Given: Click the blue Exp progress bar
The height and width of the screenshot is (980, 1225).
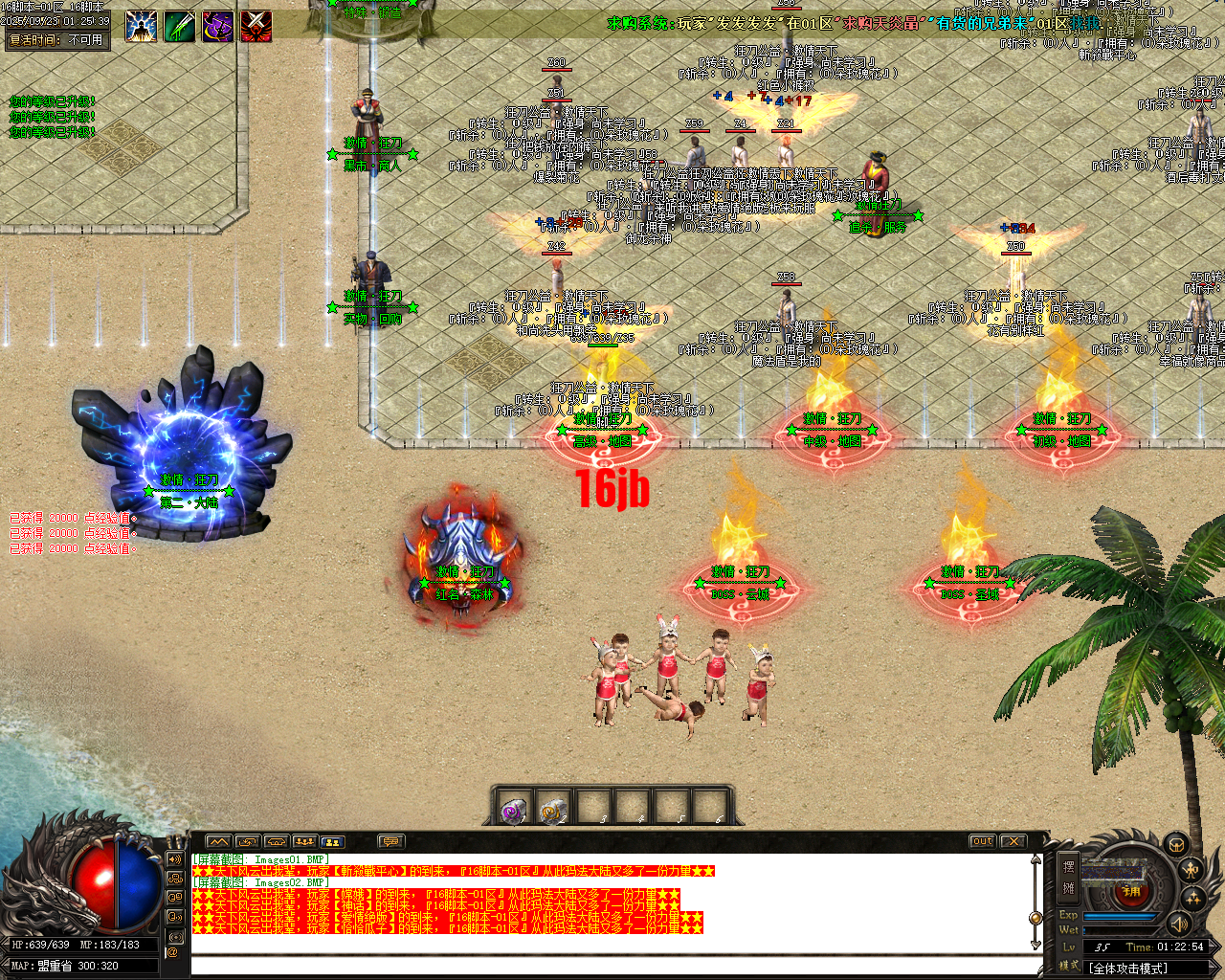Looking at the screenshot, I should point(1118,916).
